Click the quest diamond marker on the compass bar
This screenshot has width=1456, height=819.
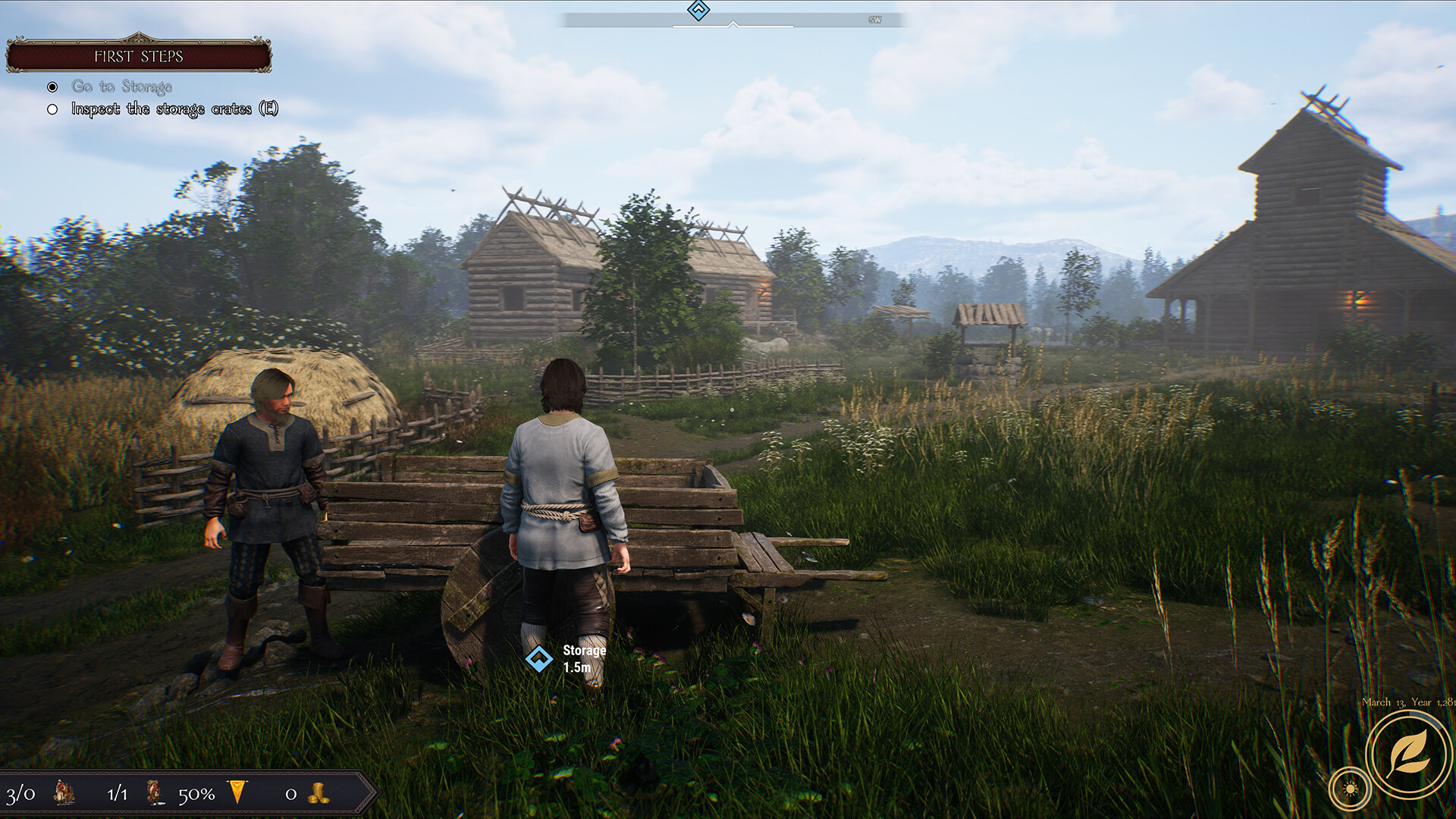(x=698, y=9)
